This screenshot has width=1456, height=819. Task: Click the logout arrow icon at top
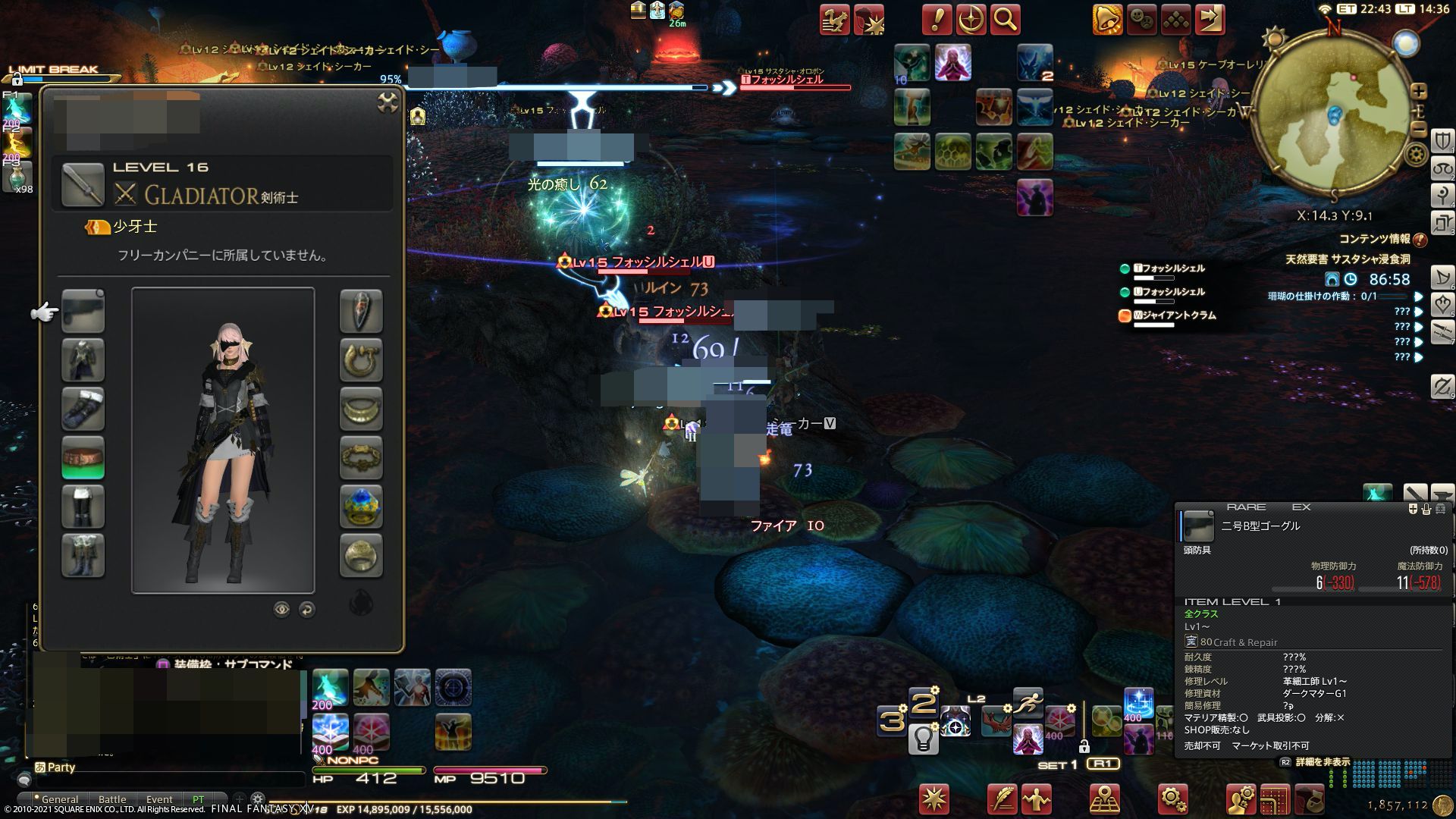pos(1210,20)
